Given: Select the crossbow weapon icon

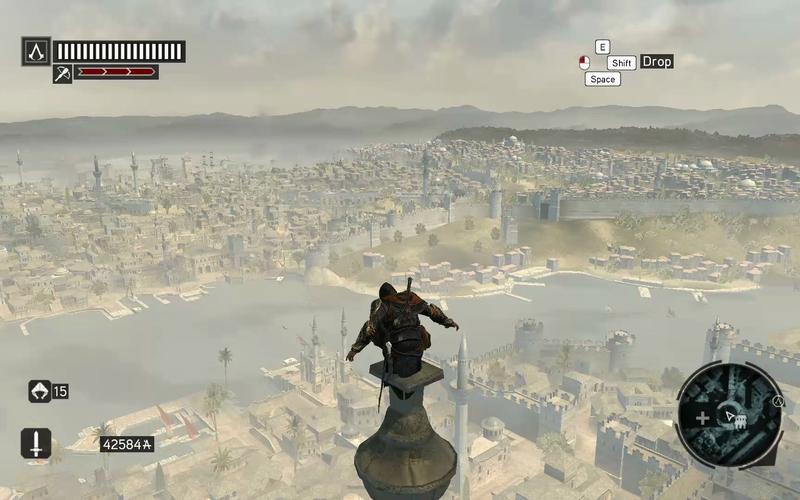Looking at the screenshot, I should 62,73.
